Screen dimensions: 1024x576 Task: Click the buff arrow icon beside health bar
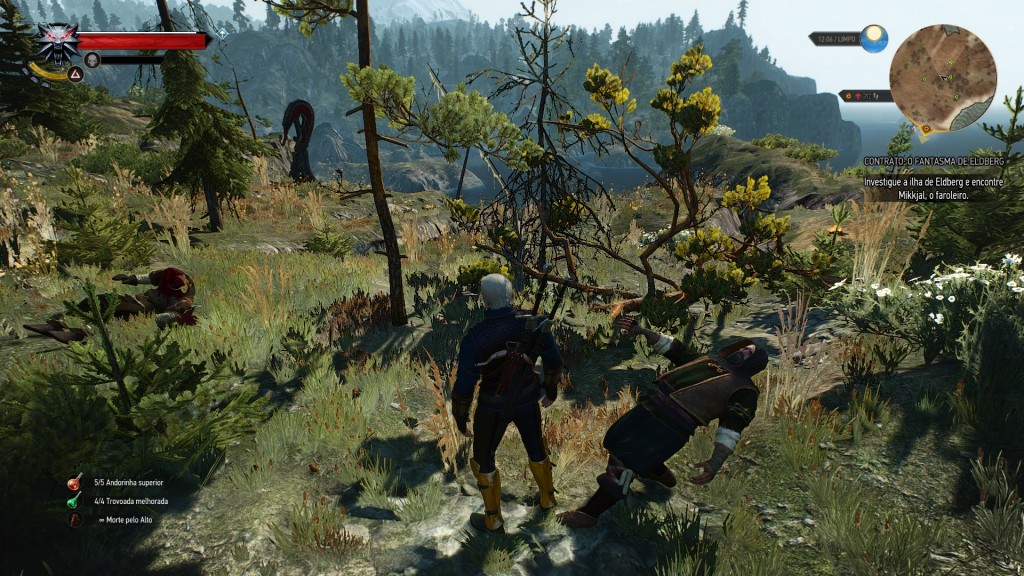[221, 32]
